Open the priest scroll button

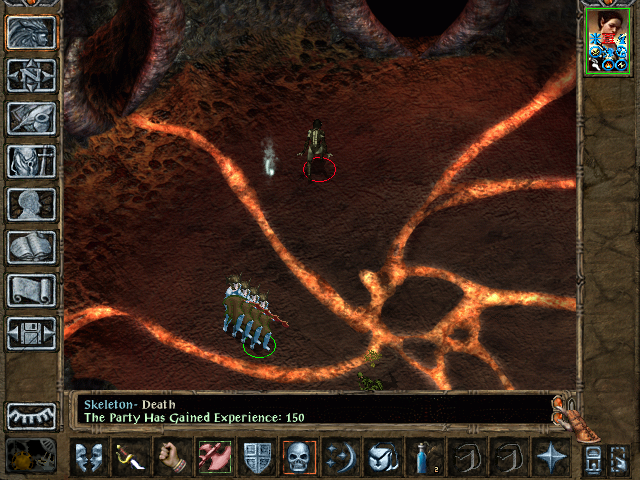tap(32, 290)
